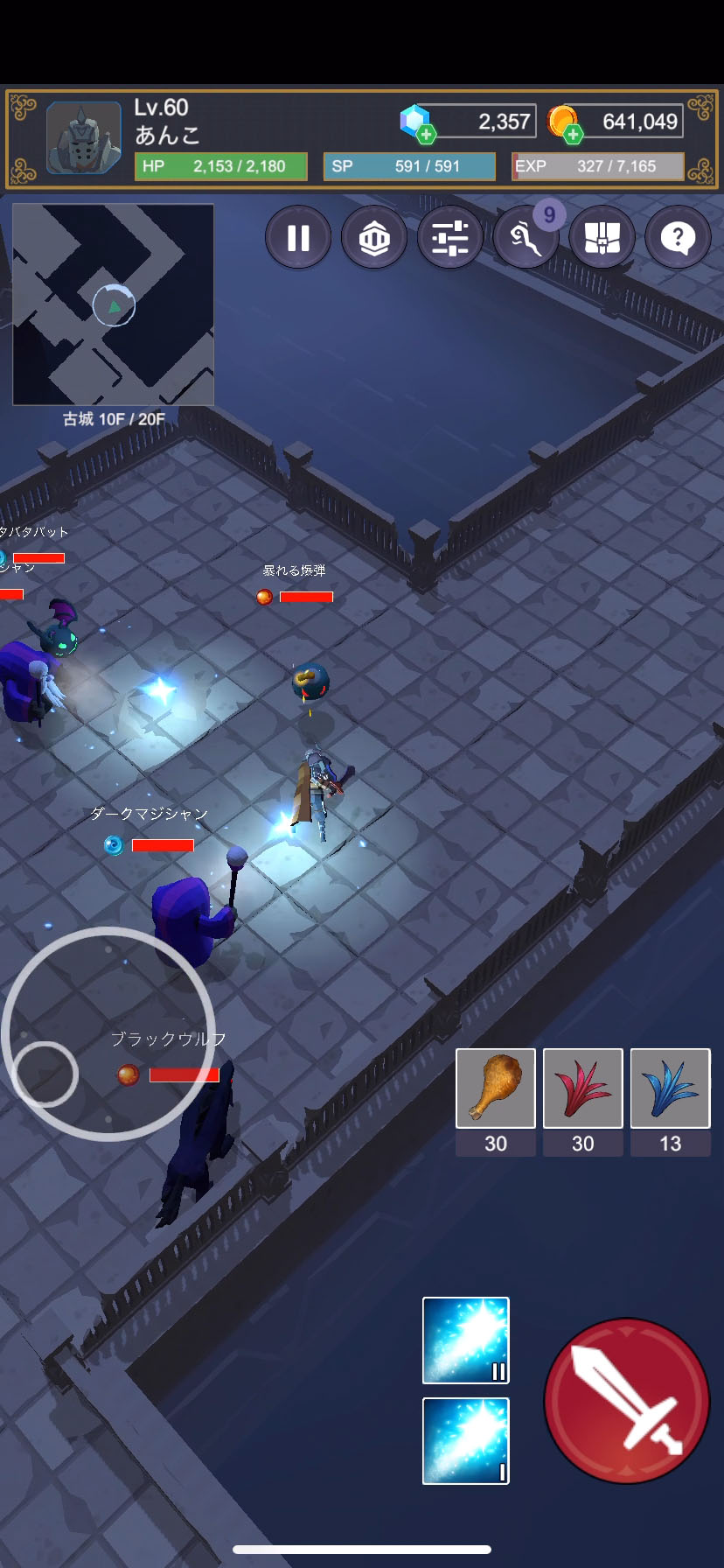724x1568 pixels.
Task: Open the help question mark button
Action: (678, 237)
